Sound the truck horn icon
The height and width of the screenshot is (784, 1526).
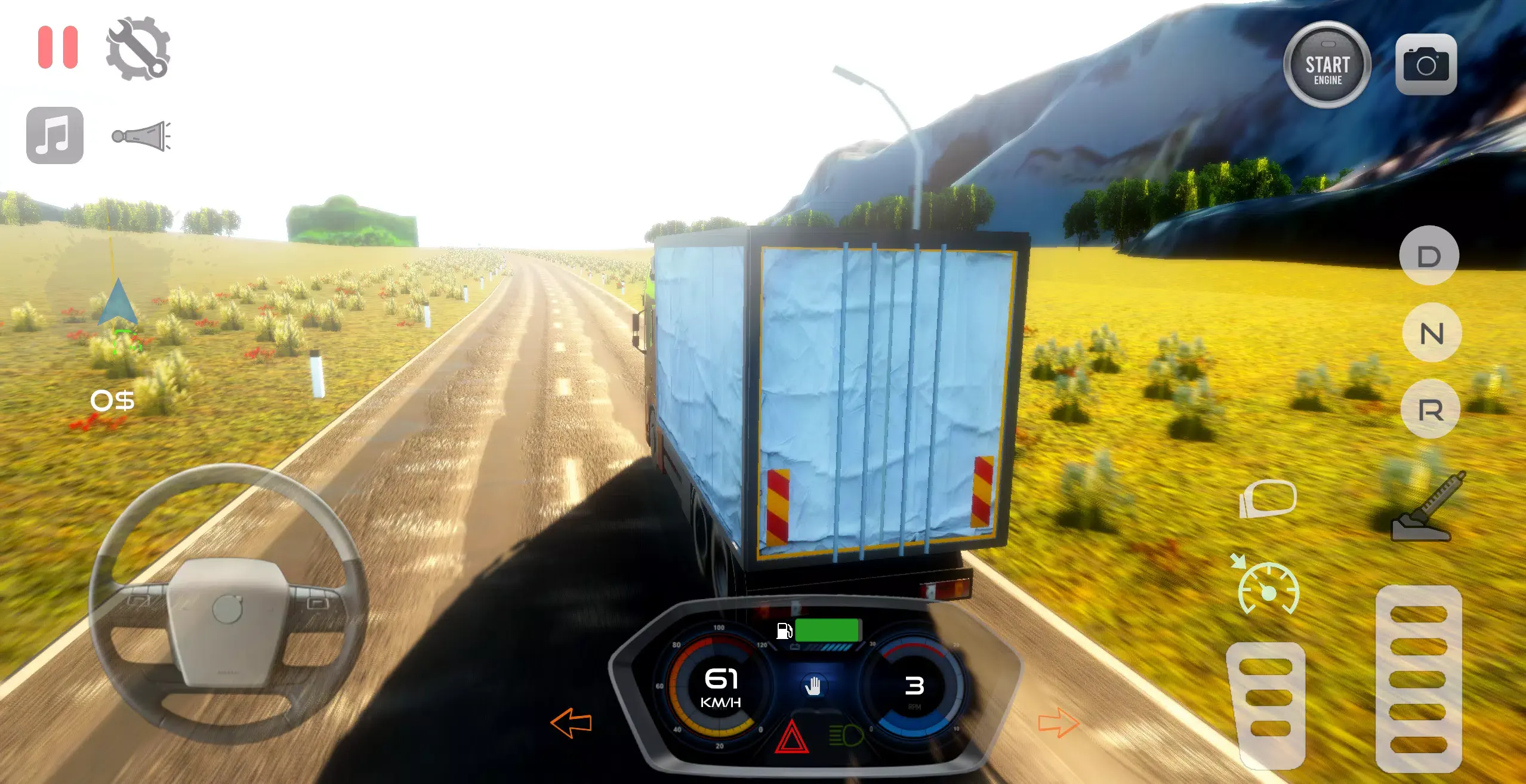(x=142, y=136)
